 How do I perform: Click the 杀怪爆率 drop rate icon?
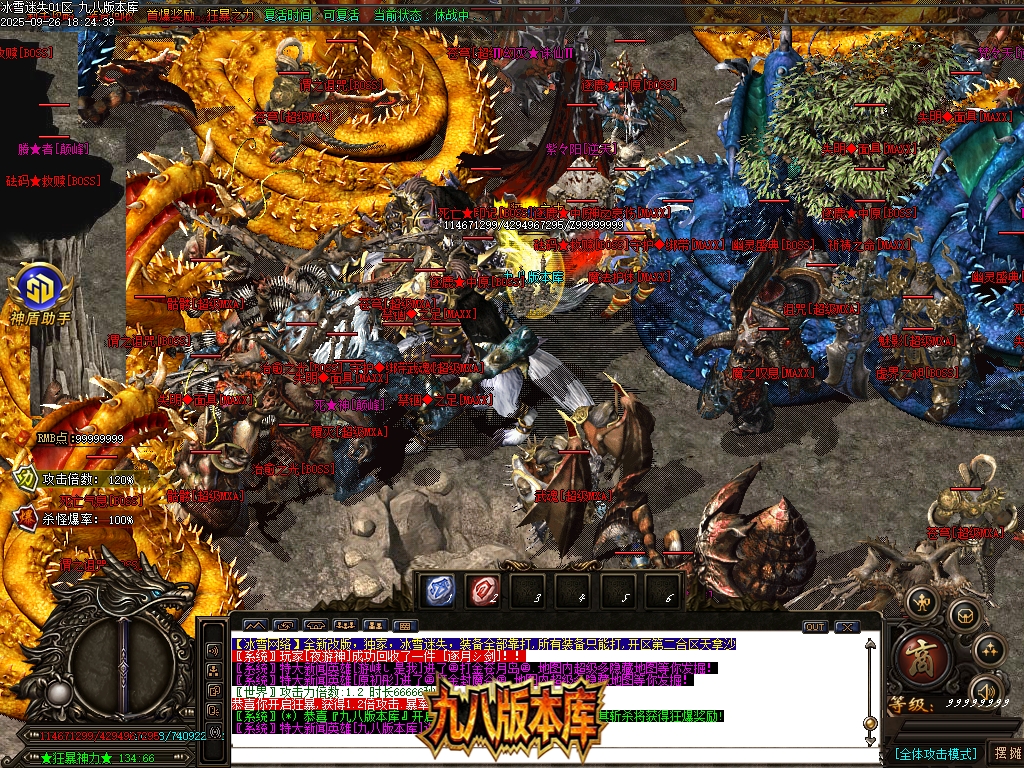click(26, 518)
